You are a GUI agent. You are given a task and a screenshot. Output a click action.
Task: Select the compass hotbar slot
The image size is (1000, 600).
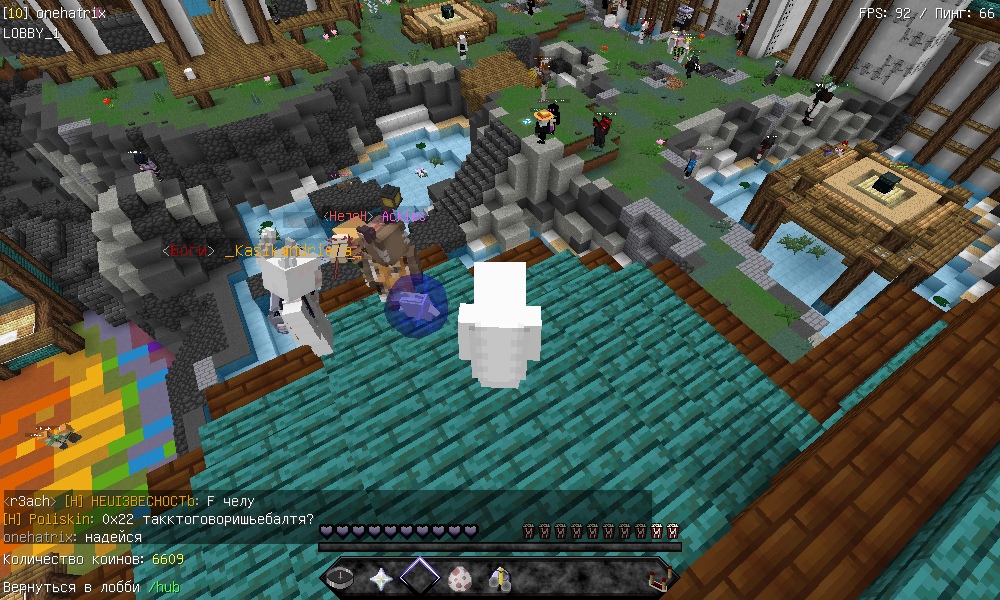[340, 578]
